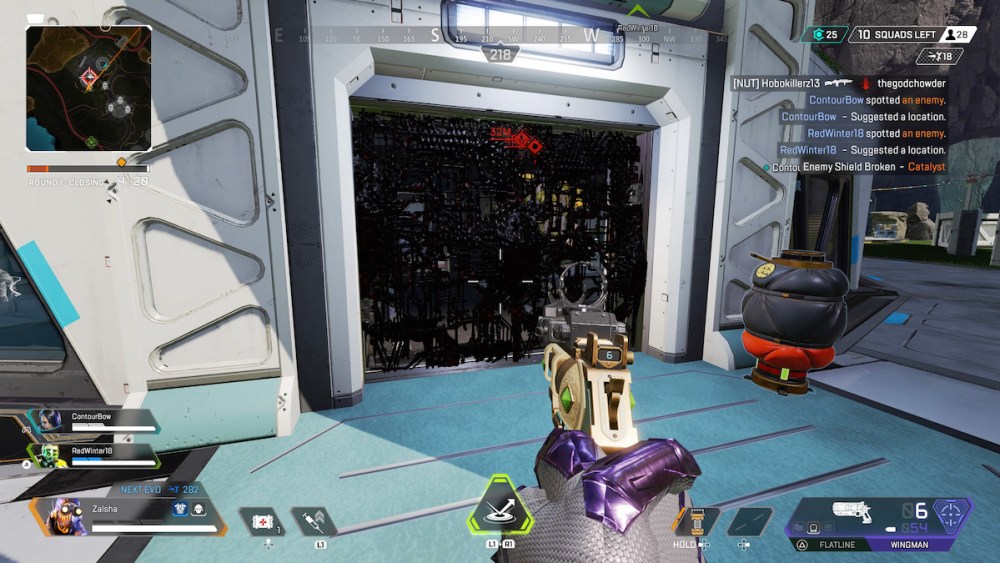The height and width of the screenshot is (563, 1000).
Task: Click the blue body armor icon
Action: coord(182,508)
